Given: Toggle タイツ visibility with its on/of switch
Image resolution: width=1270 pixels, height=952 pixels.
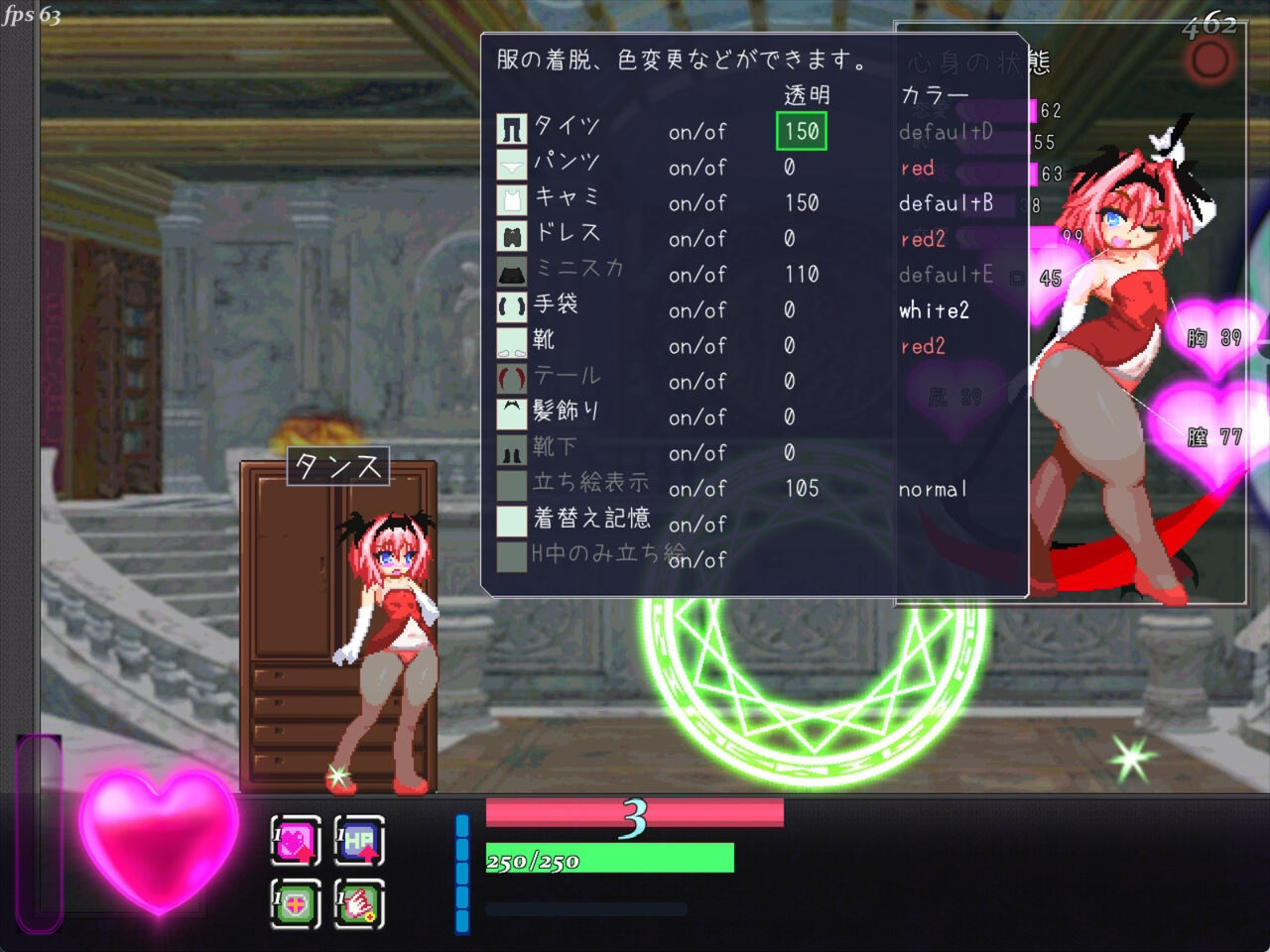Looking at the screenshot, I should click(700, 130).
